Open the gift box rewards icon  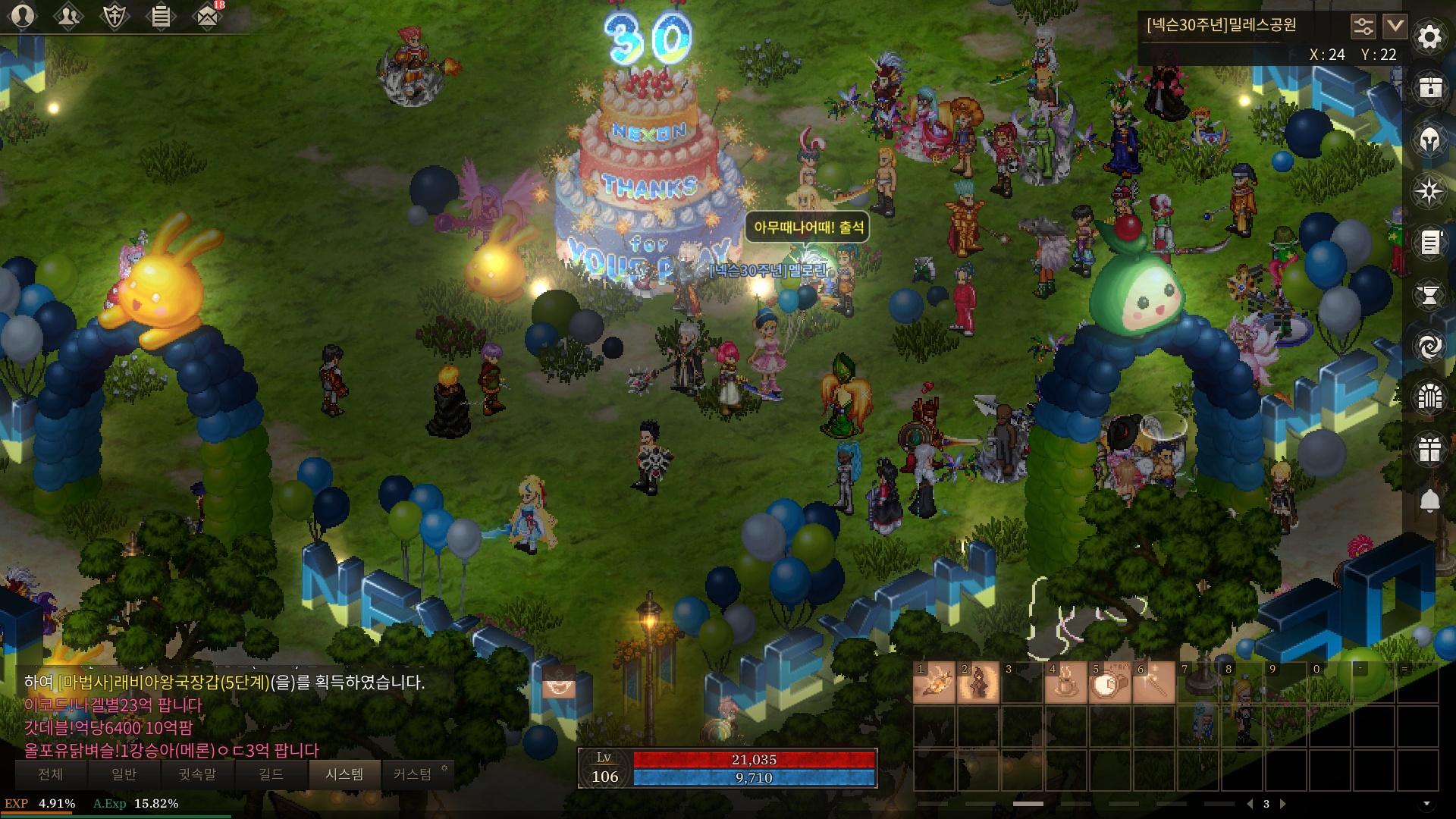pyautogui.click(x=1429, y=450)
